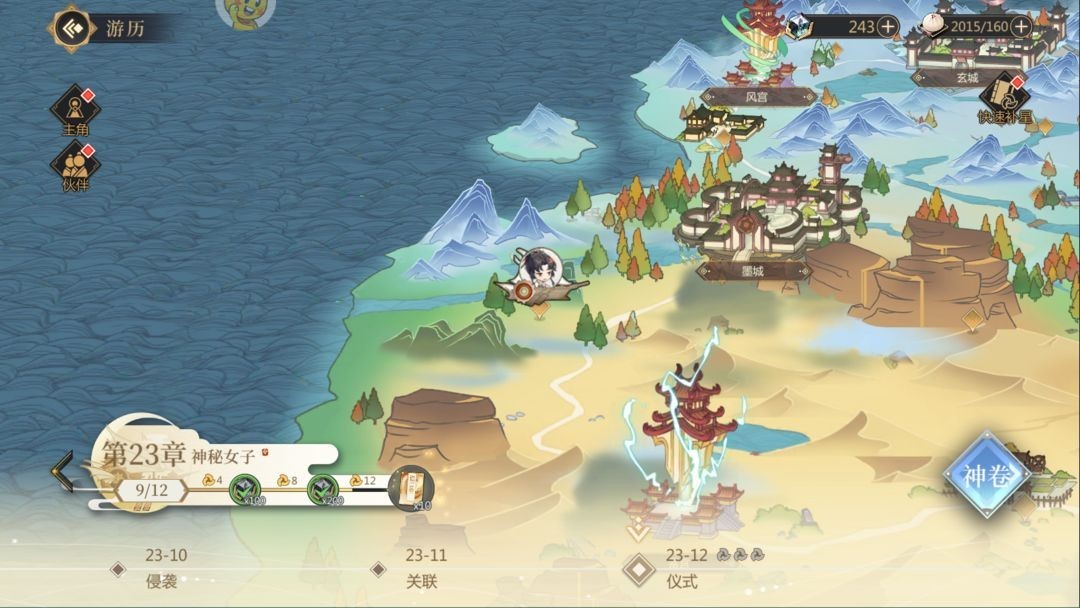Select the 风宫 location label

point(756,97)
